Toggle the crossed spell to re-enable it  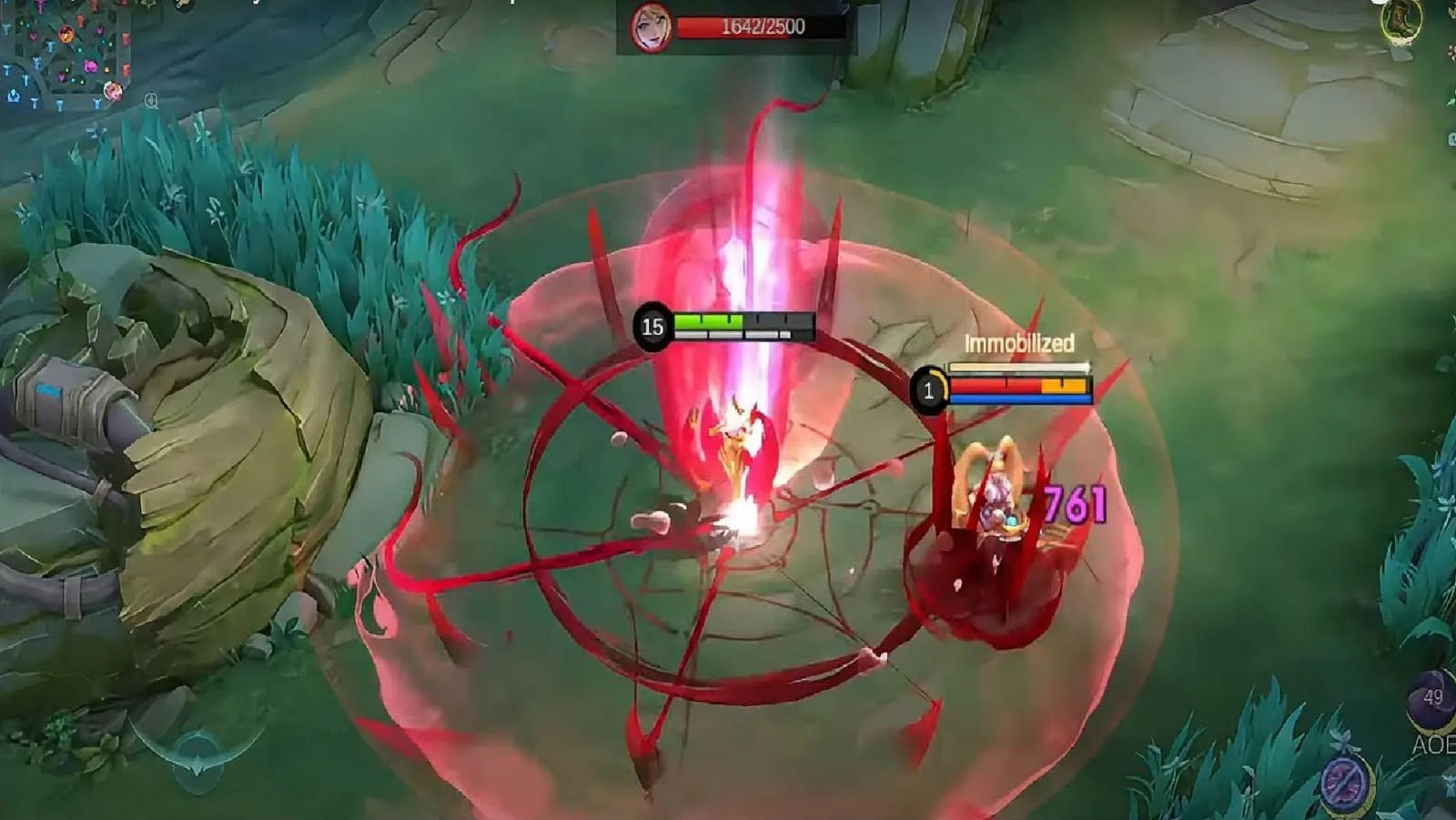1345,783
